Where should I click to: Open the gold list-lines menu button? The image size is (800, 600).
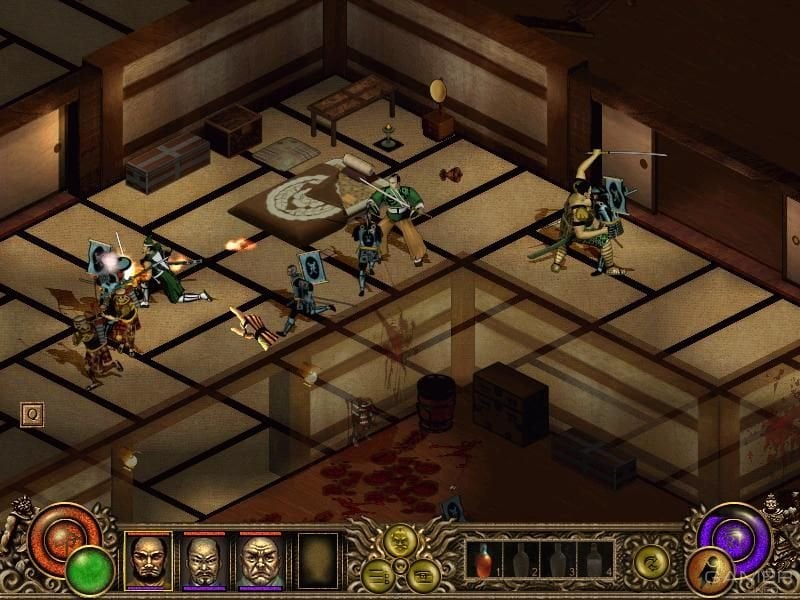click(379, 574)
